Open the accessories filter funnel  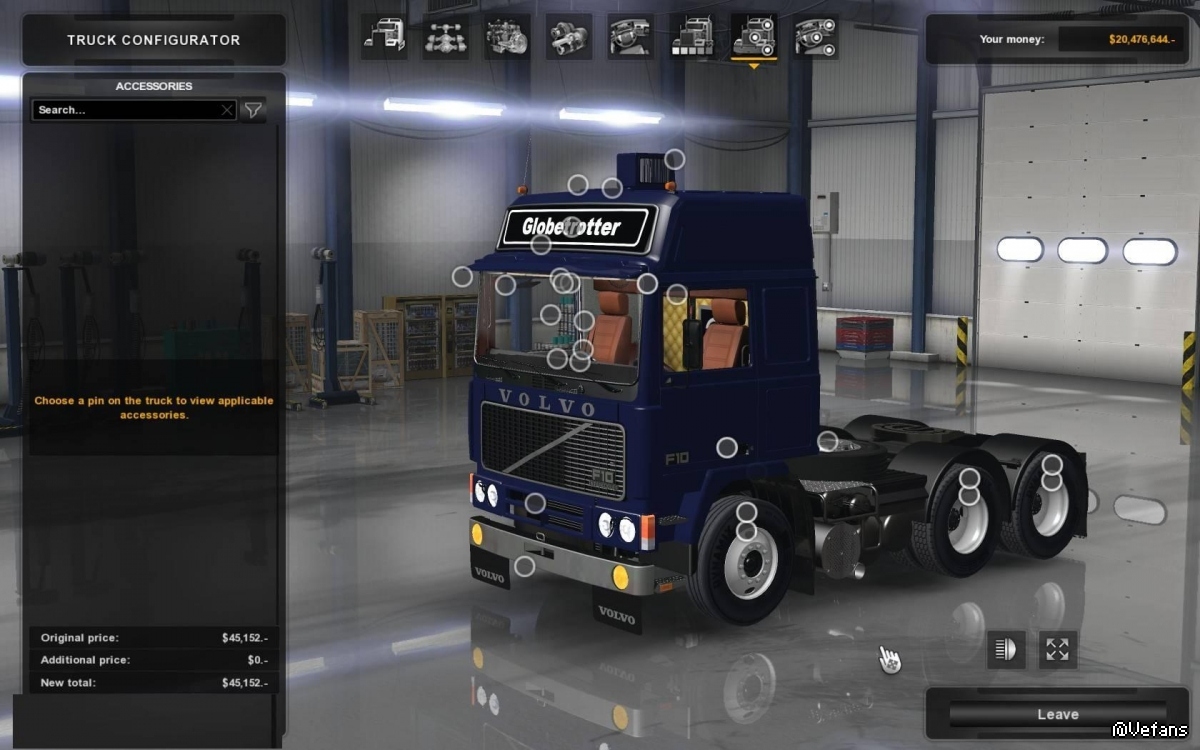pos(254,110)
